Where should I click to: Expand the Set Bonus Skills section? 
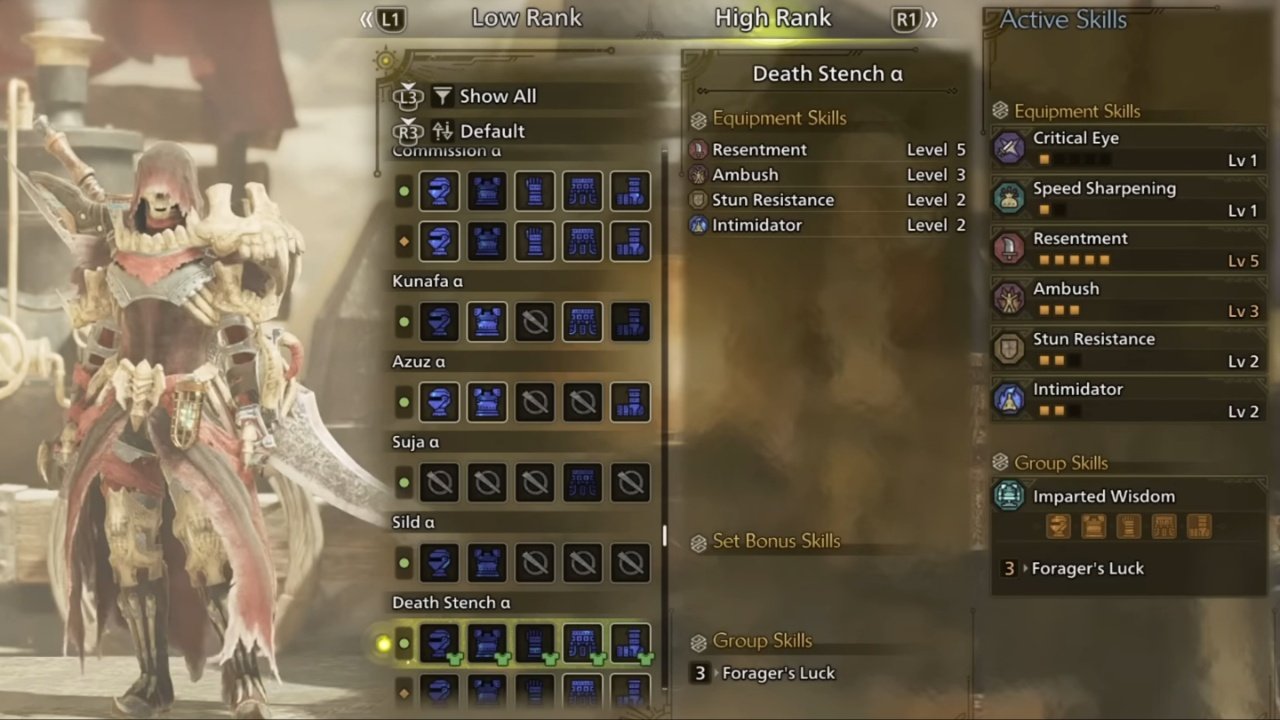click(776, 540)
